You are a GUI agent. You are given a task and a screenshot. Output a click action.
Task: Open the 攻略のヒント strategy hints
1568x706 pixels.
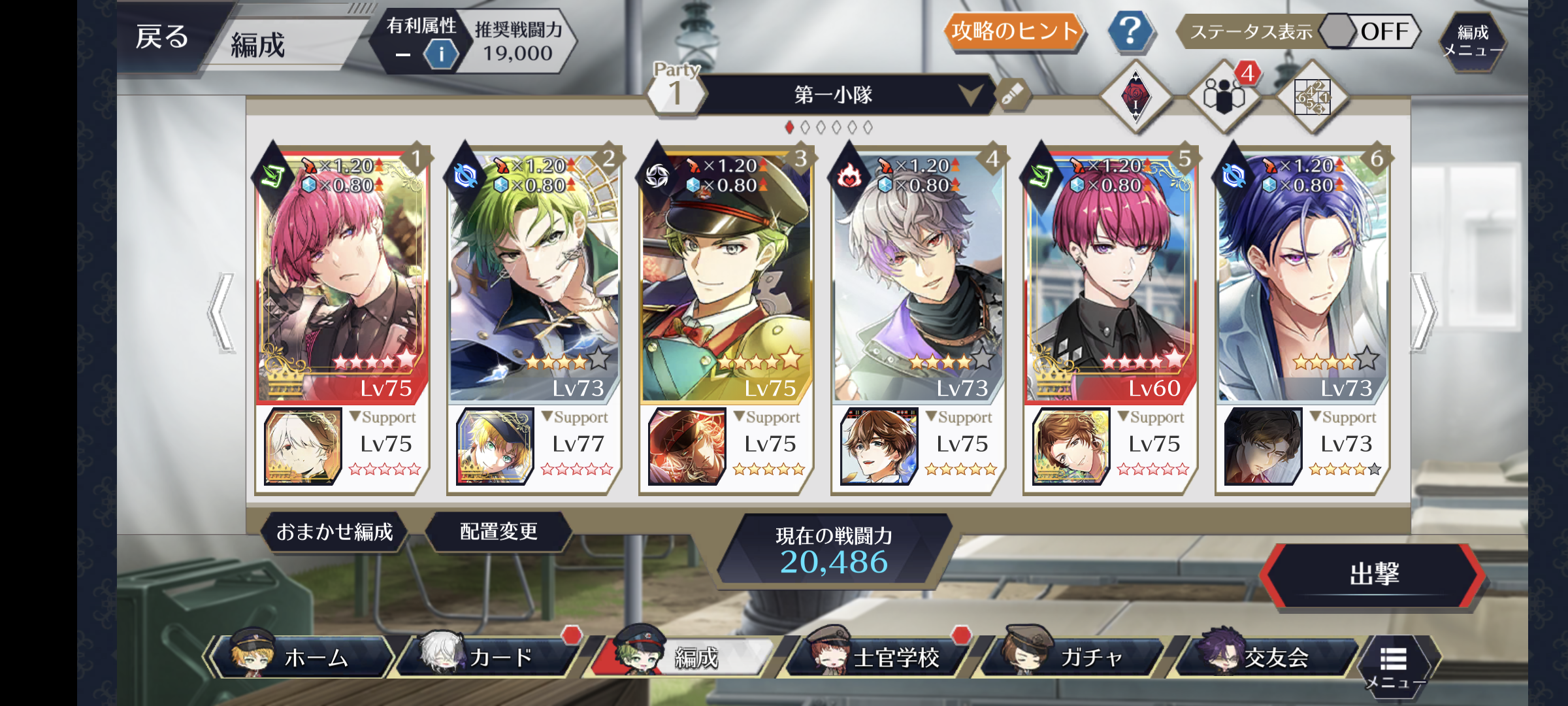[1014, 31]
